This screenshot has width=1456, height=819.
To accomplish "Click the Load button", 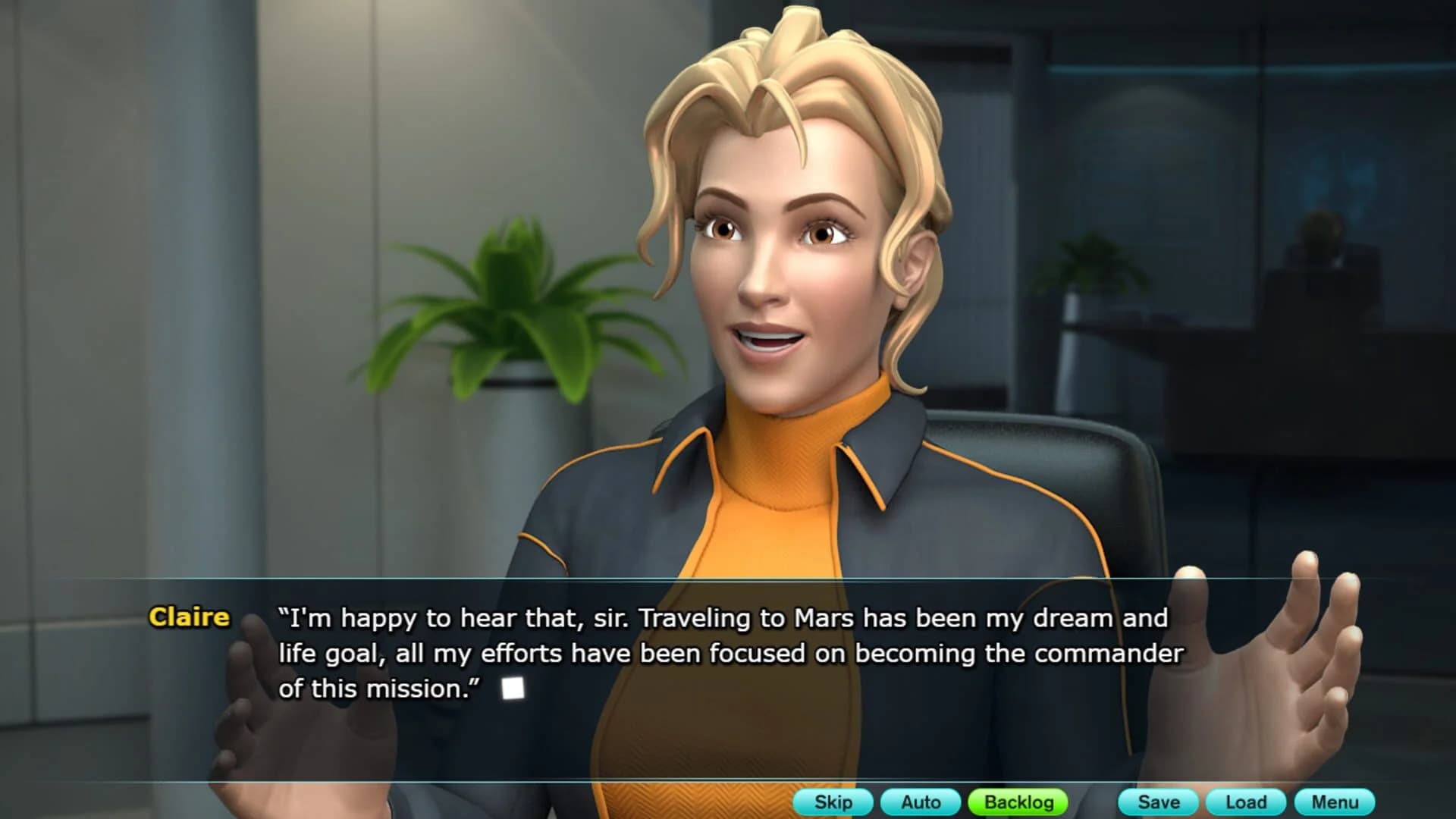I will click(1245, 802).
